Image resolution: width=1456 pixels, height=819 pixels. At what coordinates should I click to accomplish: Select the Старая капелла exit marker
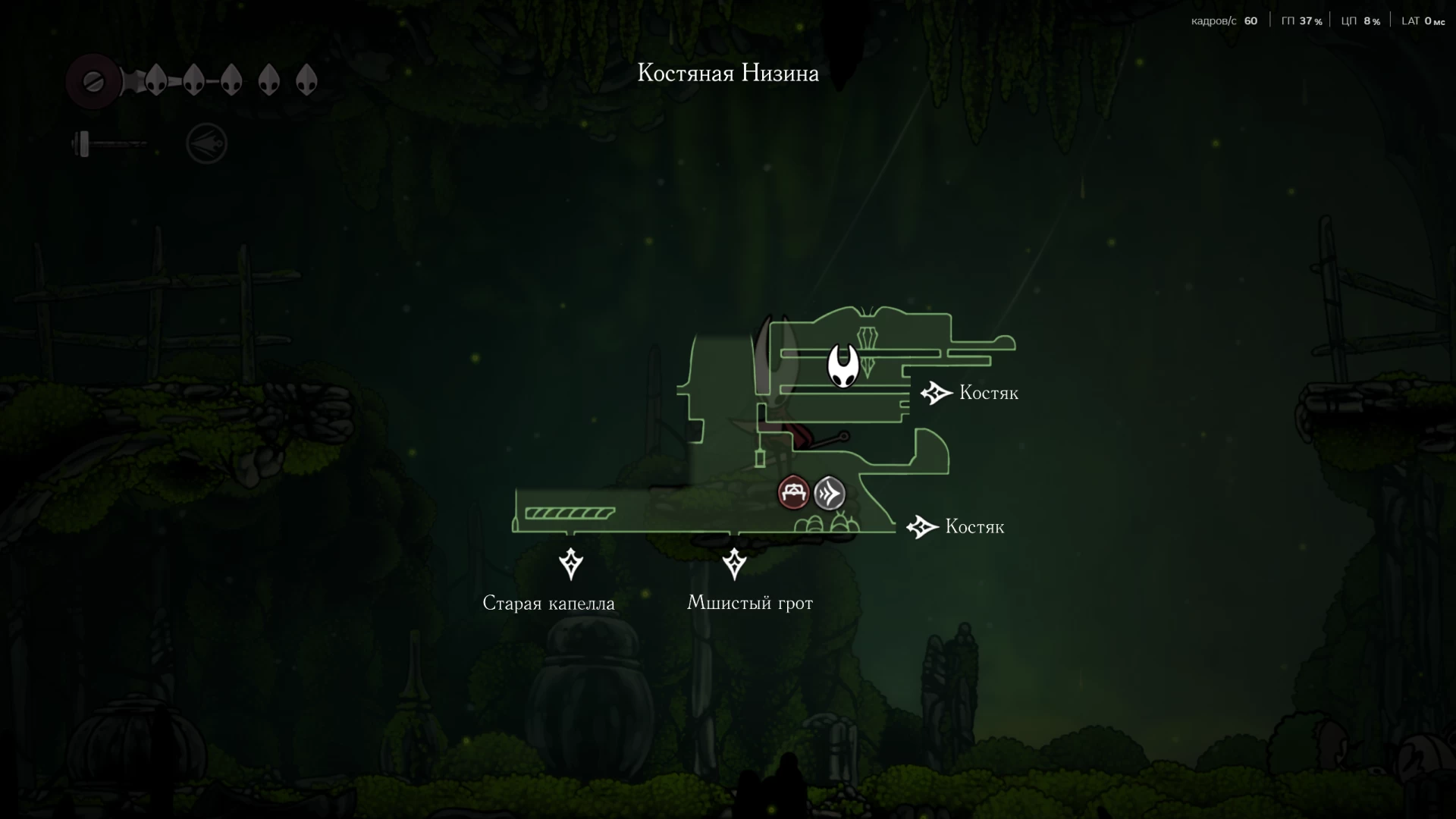tap(571, 564)
